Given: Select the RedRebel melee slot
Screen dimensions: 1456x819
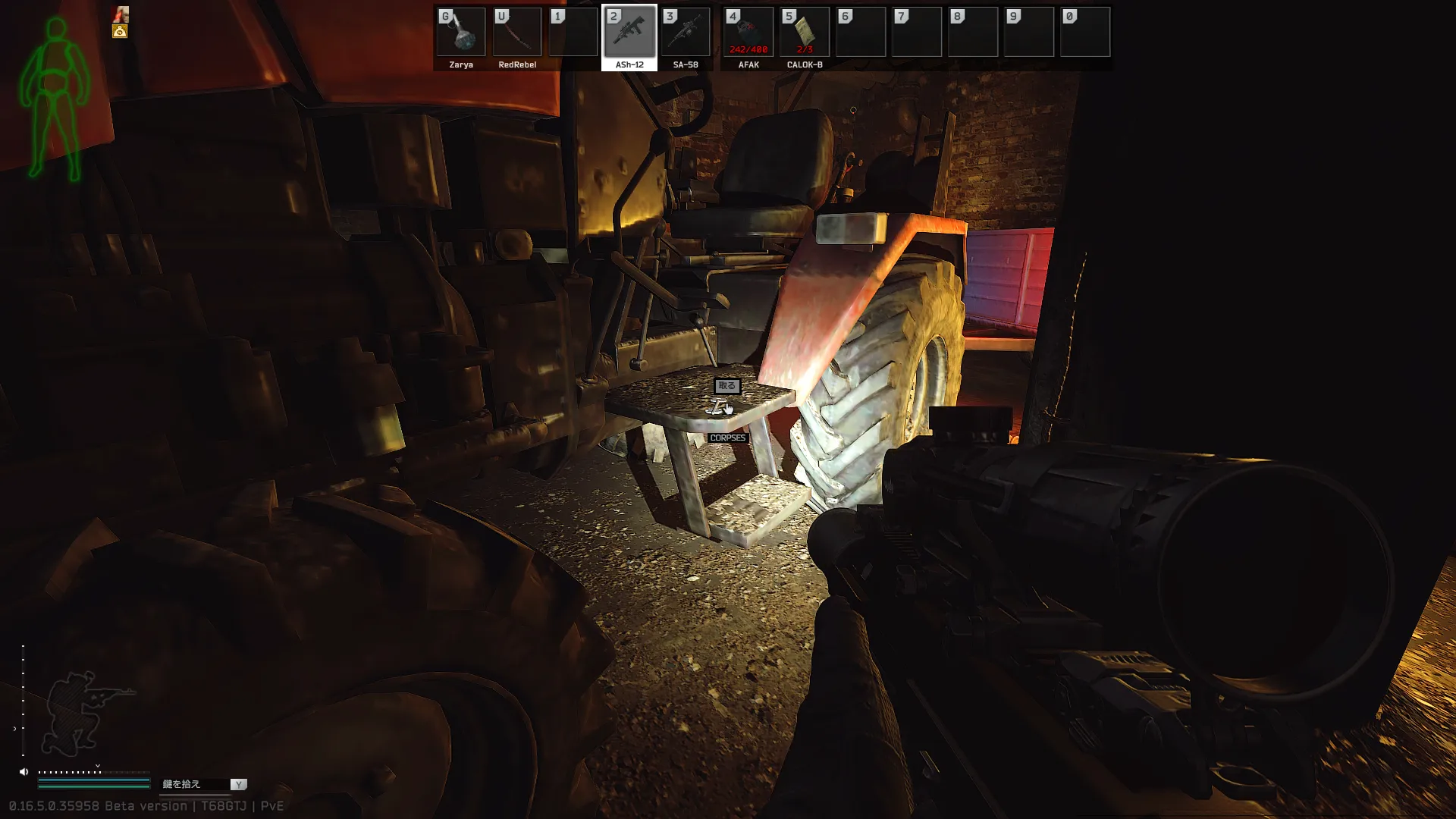Looking at the screenshot, I should 517,33.
